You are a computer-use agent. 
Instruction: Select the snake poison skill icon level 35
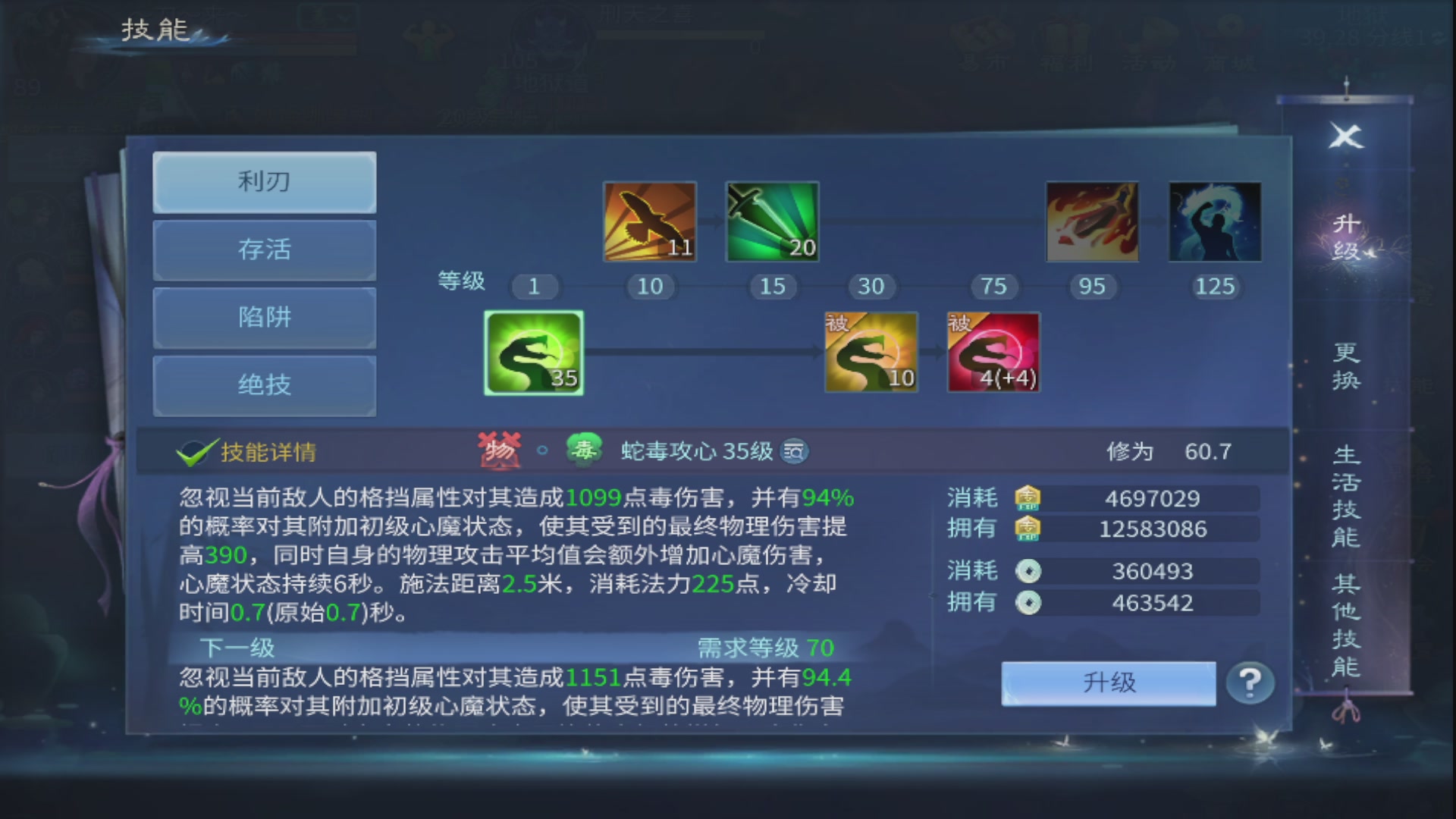533,353
